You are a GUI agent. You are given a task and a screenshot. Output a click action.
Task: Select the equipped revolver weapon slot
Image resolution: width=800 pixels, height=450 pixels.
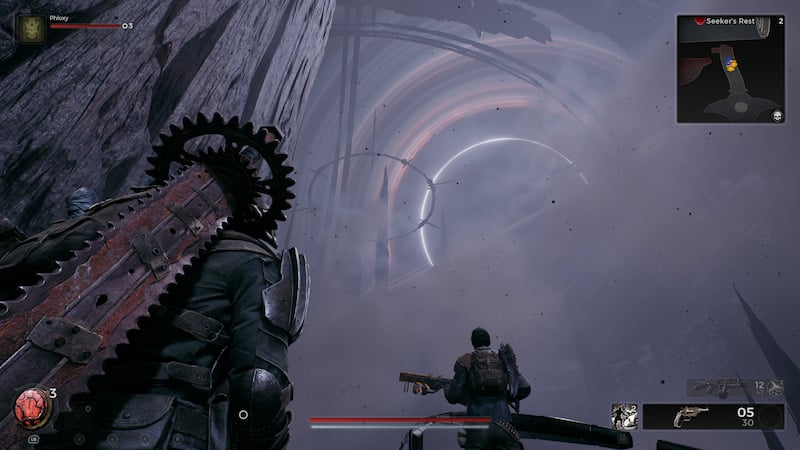point(690,416)
